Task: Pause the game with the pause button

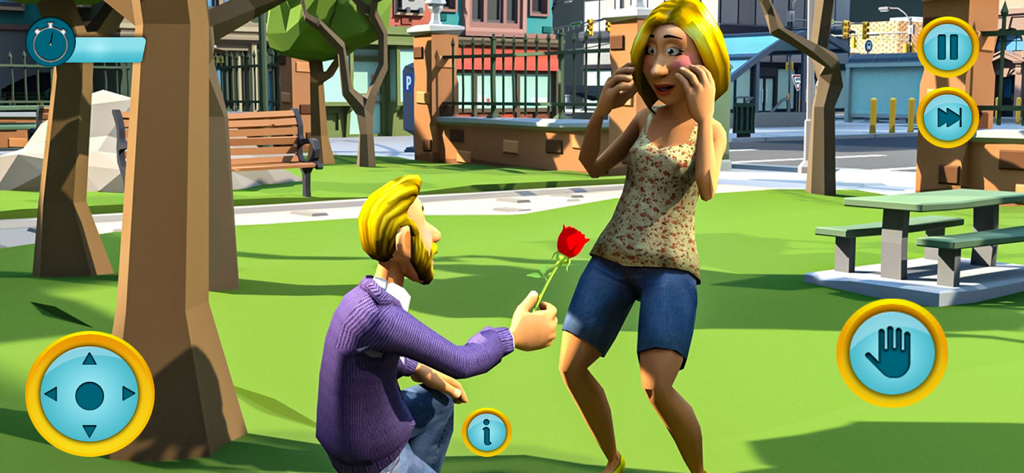Action: coord(946,47)
